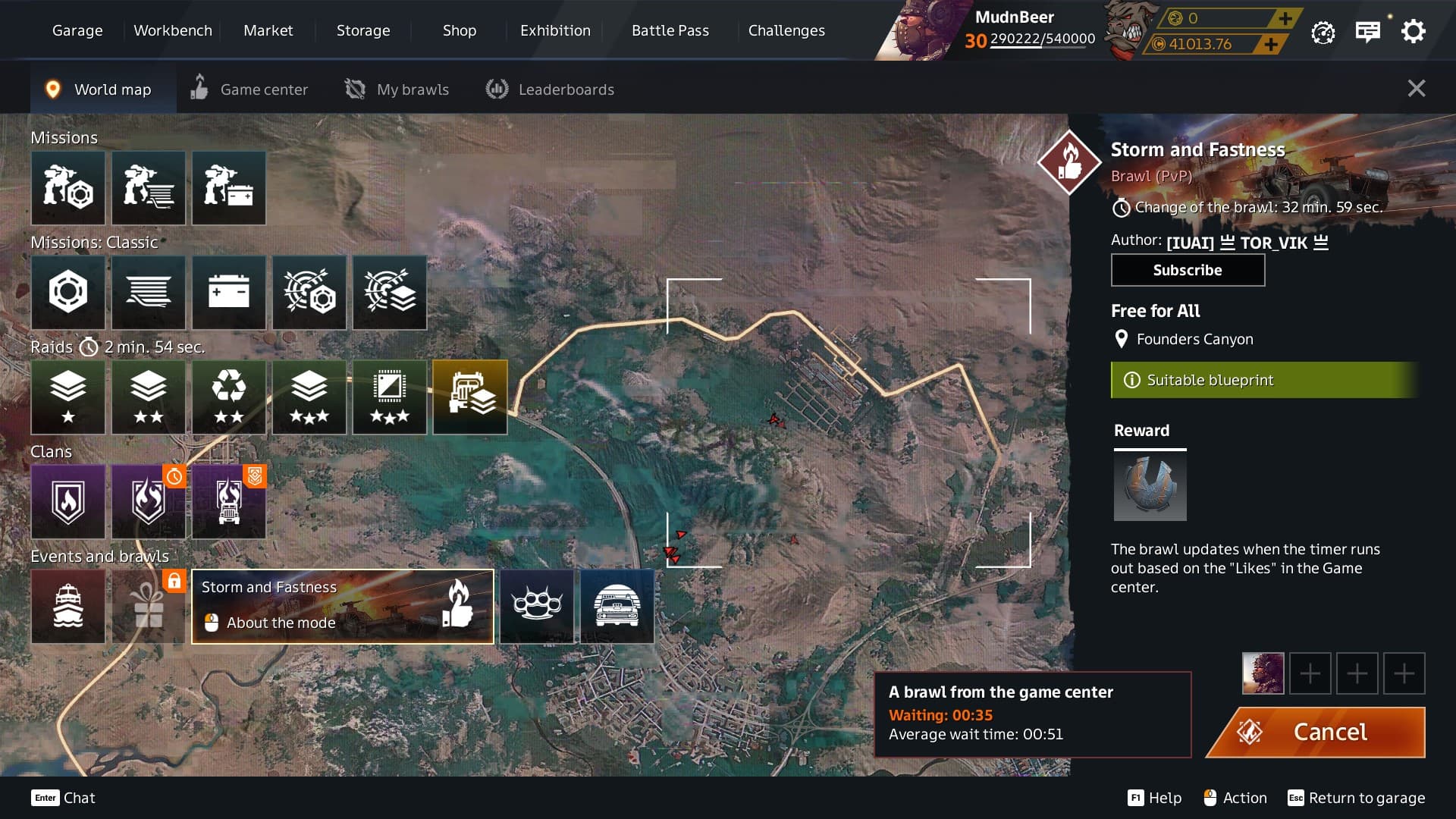Select the recycle symbol two-star raid
Viewport: 1456px width, 819px height.
tap(228, 397)
